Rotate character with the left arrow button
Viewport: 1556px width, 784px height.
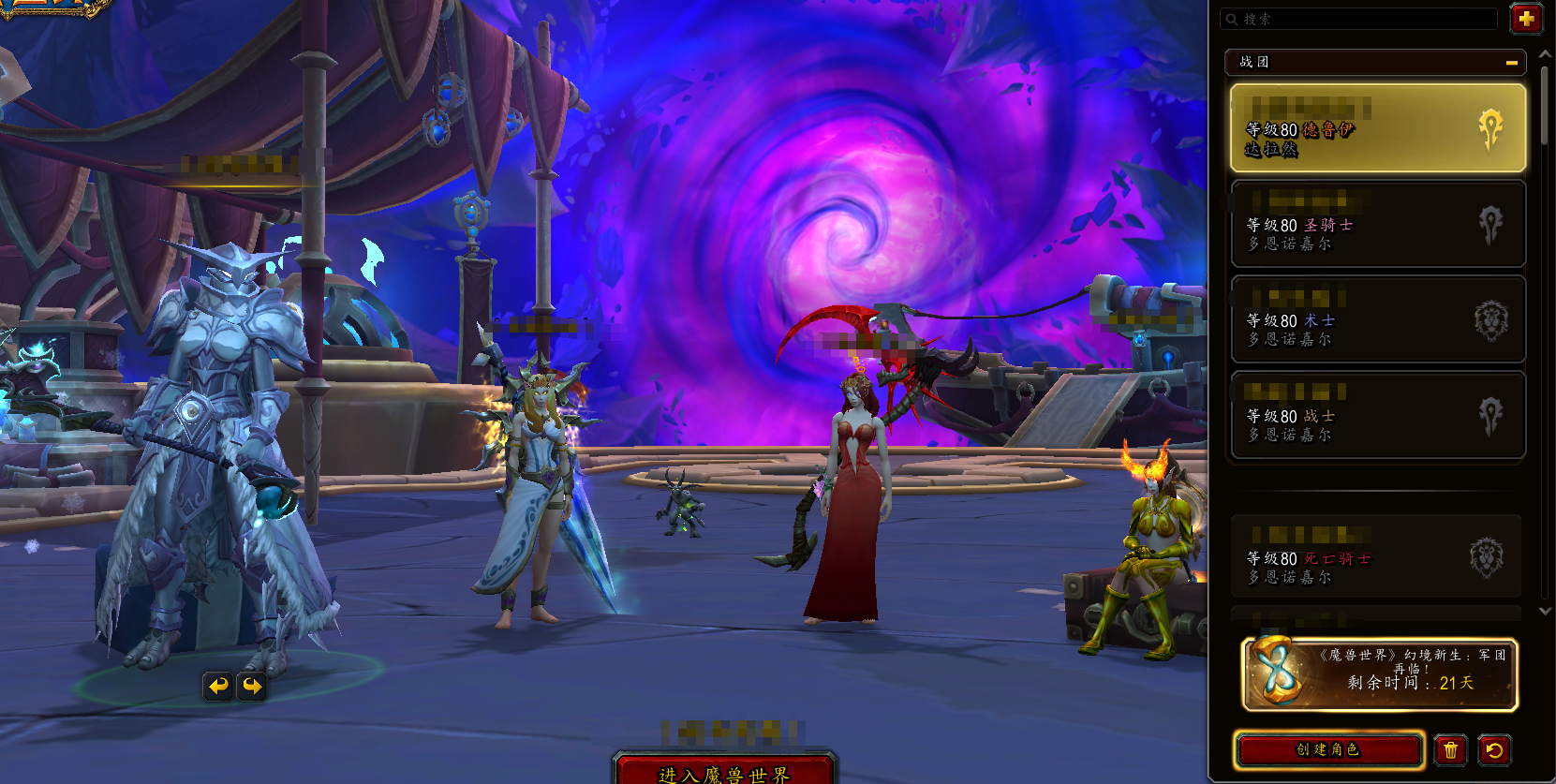pyautogui.click(x=218, y=687)
